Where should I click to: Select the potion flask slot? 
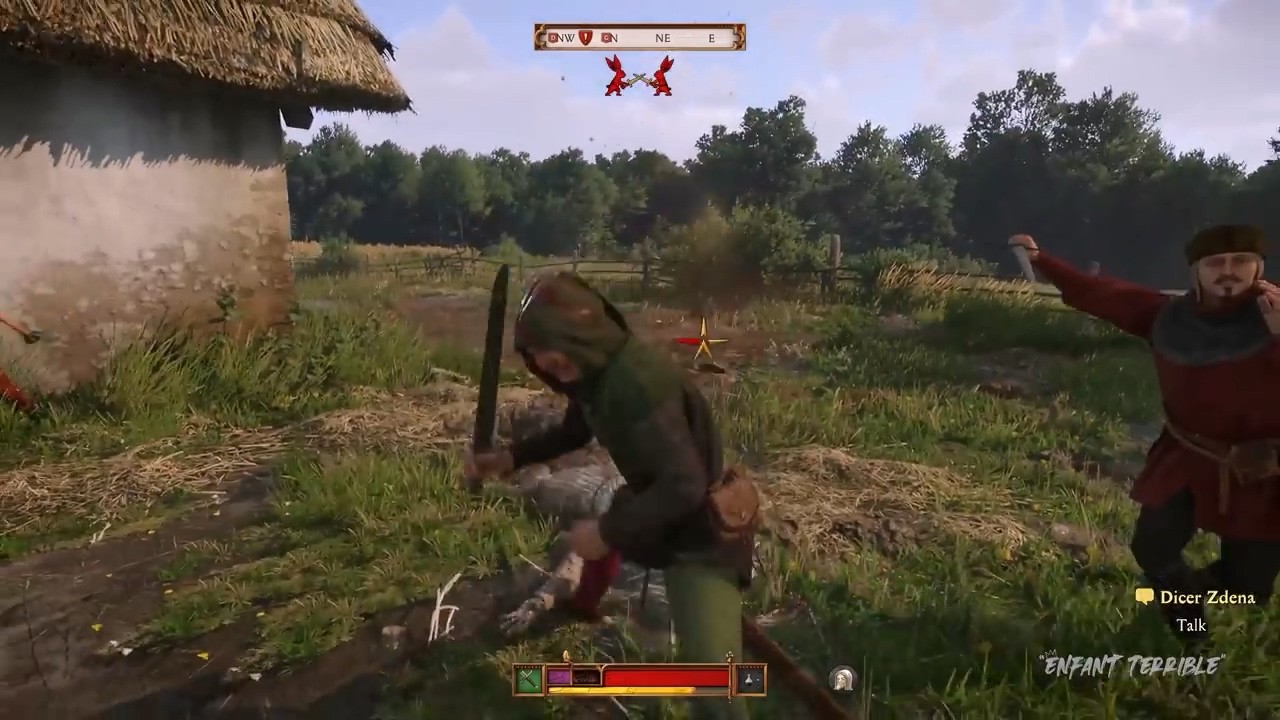point(751,680)
